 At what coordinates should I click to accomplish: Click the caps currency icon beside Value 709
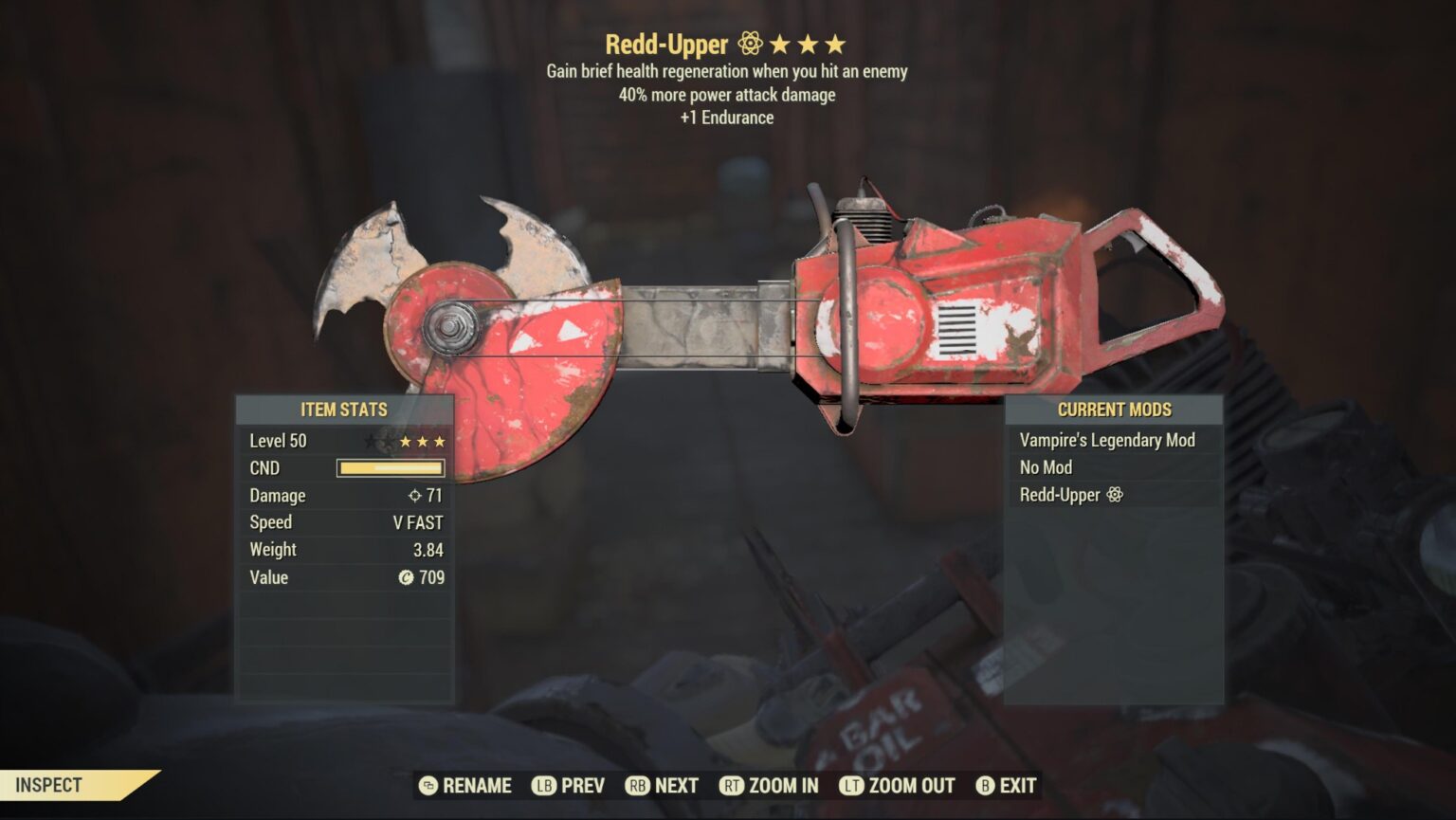405,576
